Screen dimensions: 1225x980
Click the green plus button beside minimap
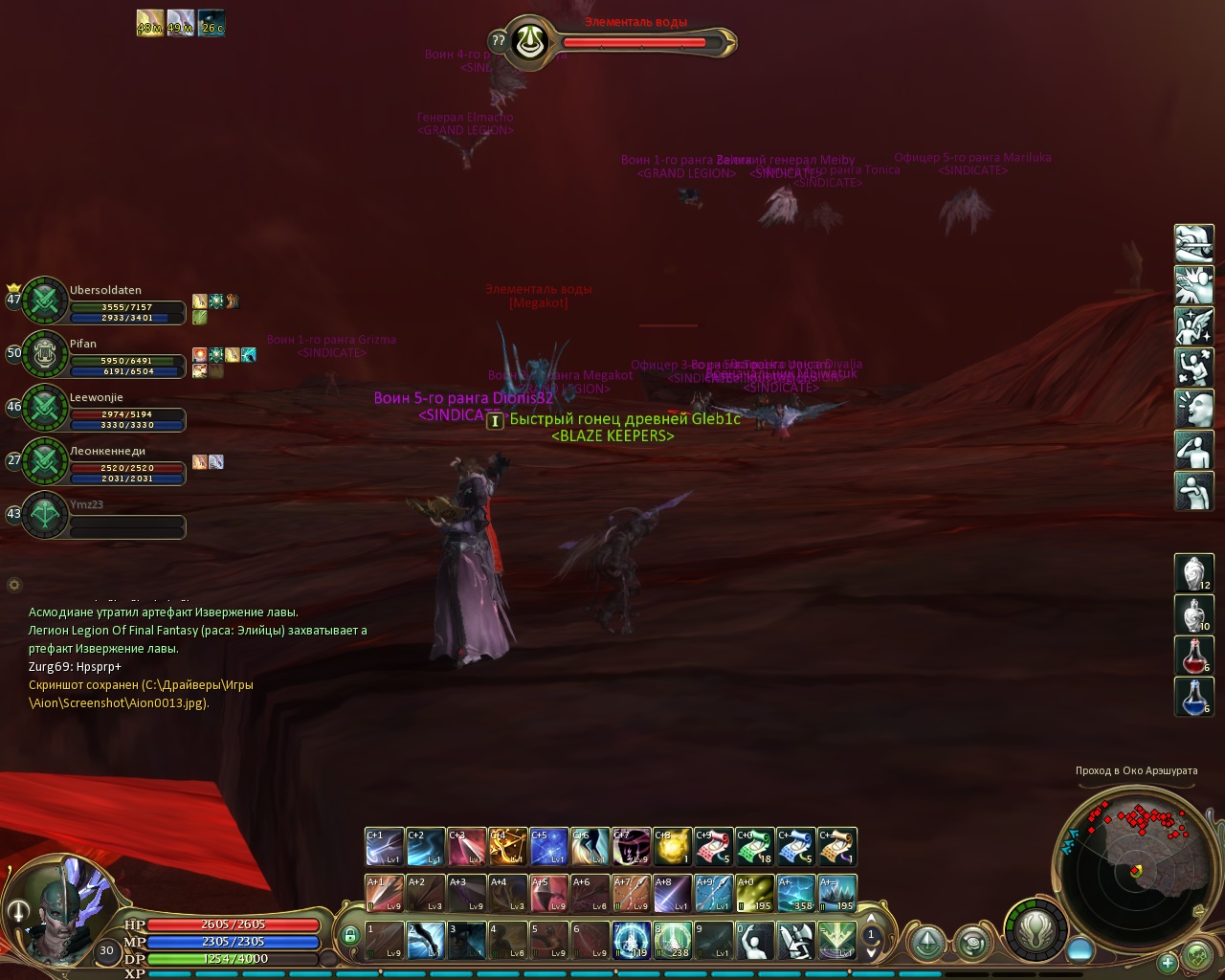click(1167, 962)
